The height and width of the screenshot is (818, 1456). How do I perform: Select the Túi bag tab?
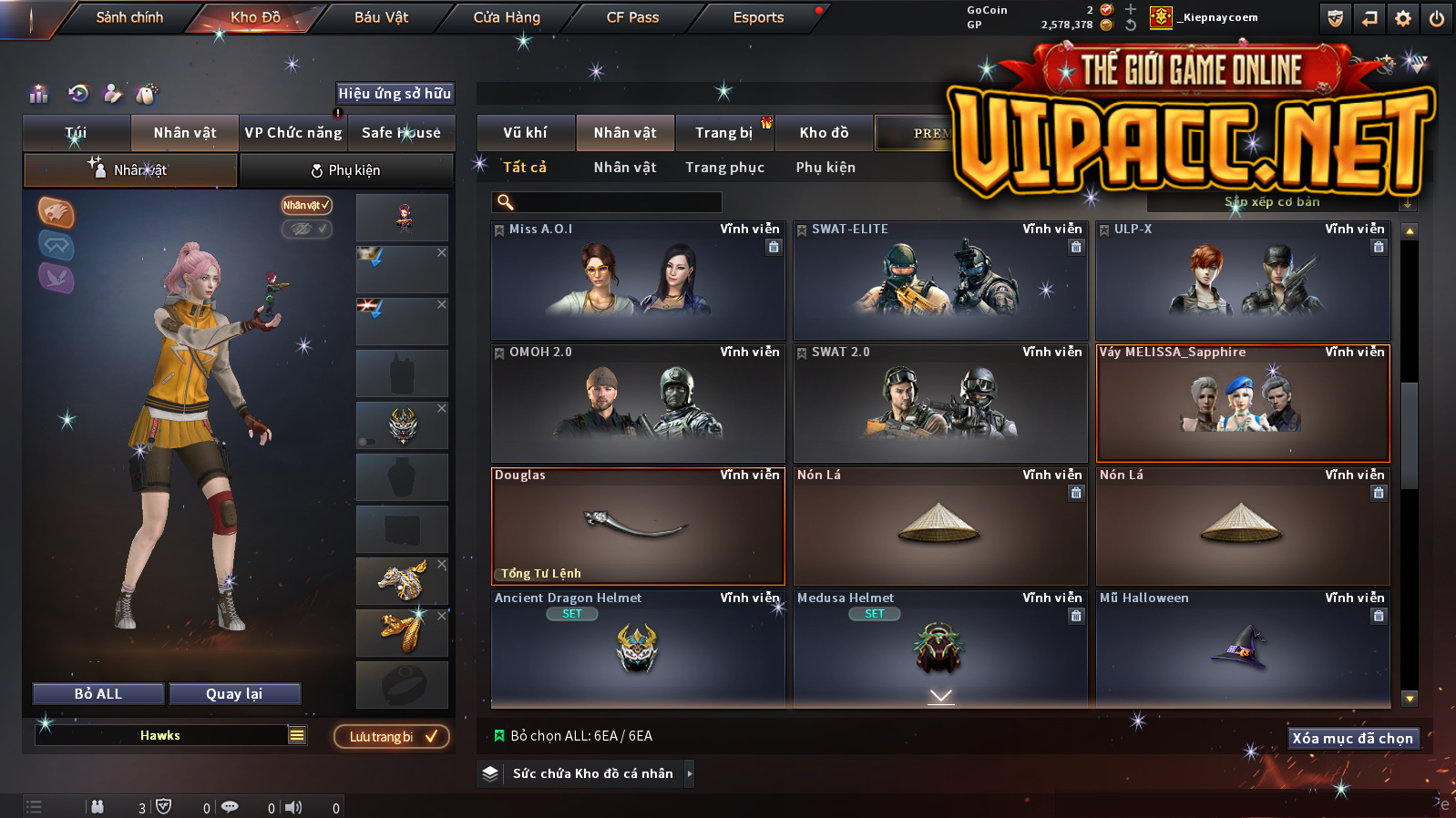pos(77,133)
